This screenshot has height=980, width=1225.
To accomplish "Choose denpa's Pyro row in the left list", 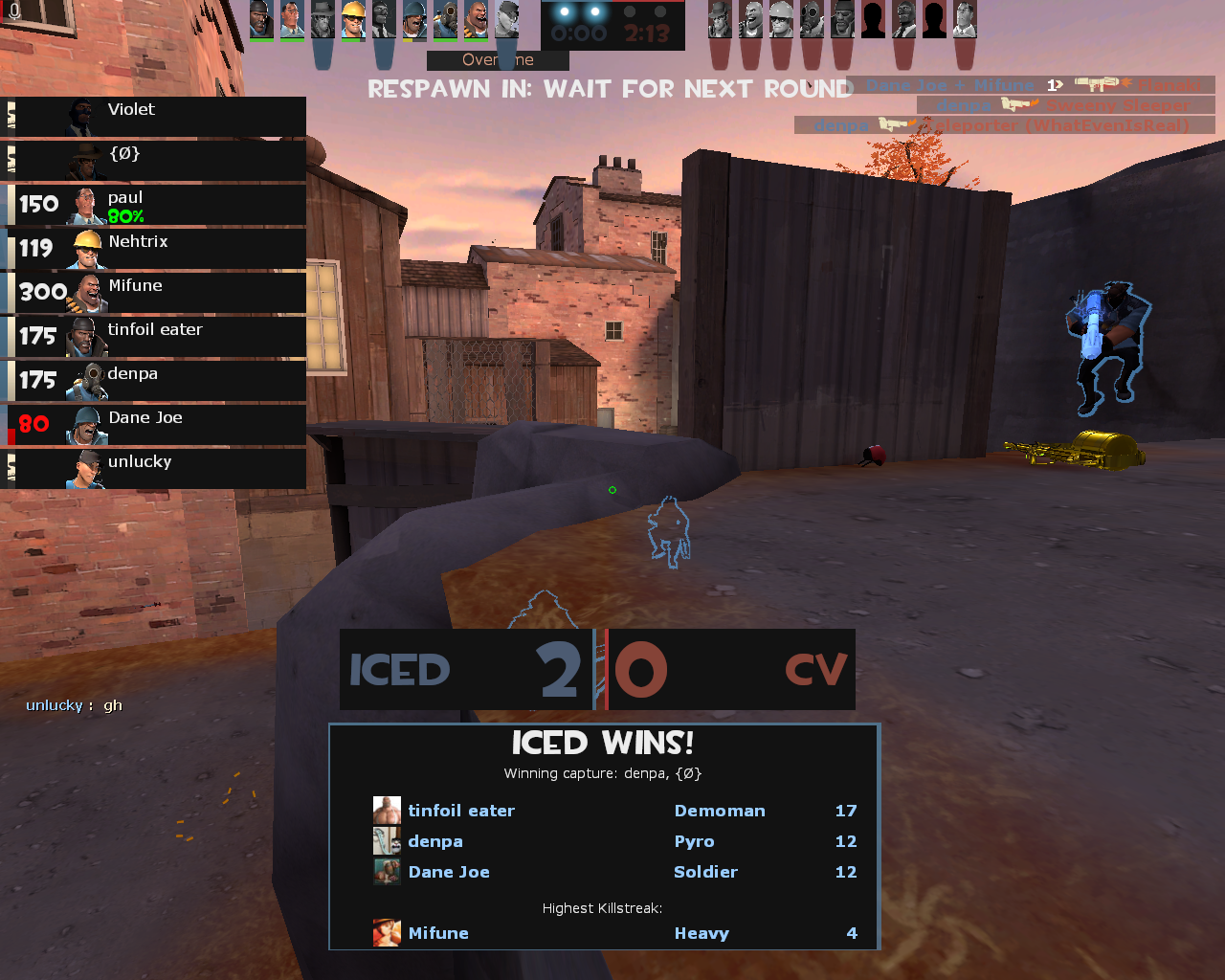I will (153, 381).
